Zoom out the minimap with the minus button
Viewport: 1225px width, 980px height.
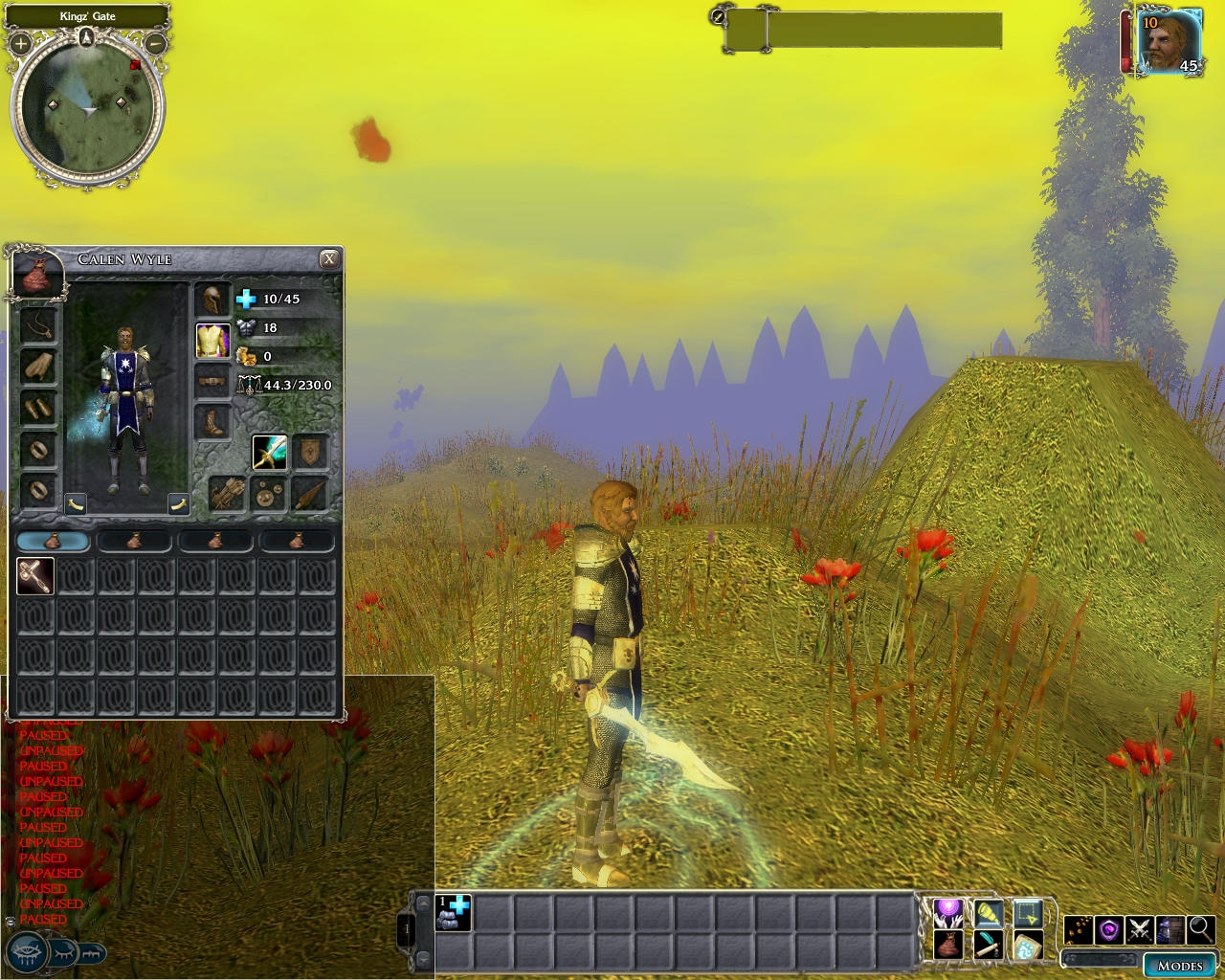[x=155, y=43]
